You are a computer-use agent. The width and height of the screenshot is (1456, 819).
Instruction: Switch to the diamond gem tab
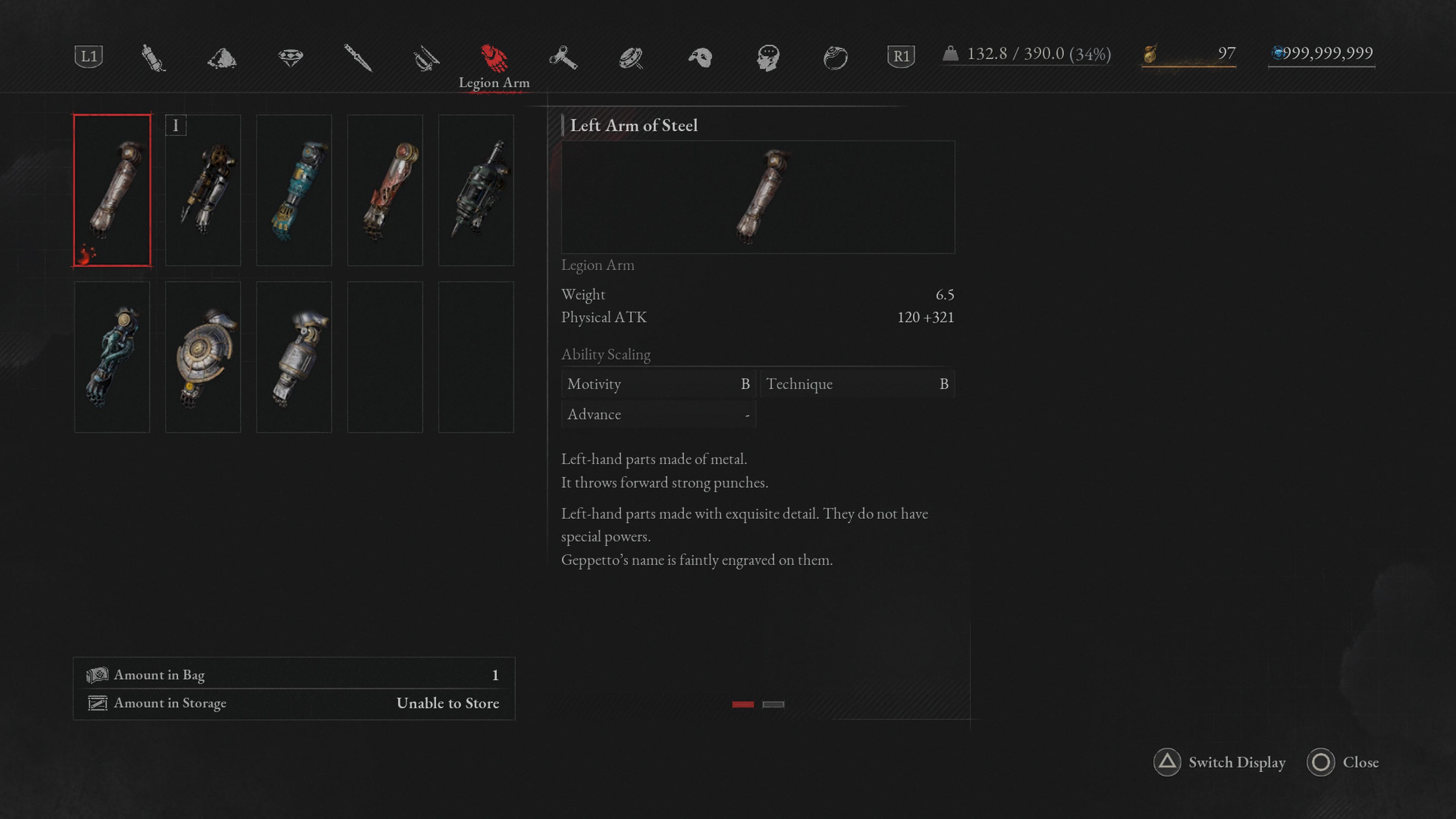pyautogui.click(x=290, y=57)
